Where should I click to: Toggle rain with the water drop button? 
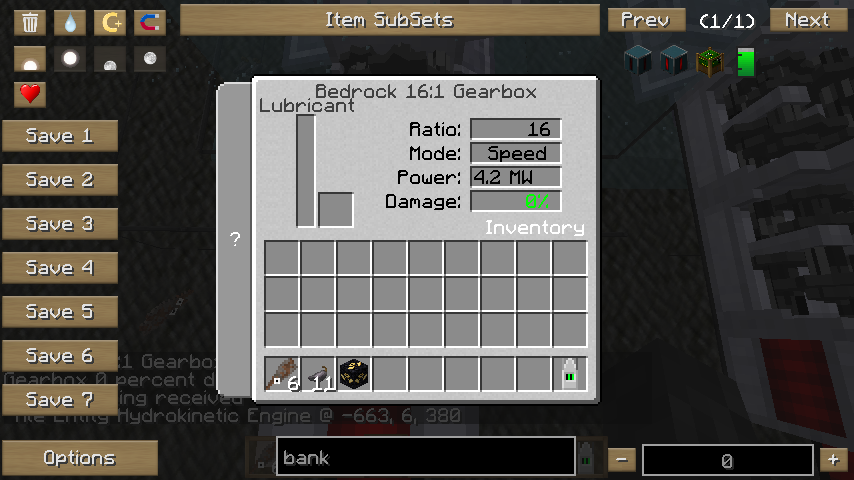[x=69, y=22]
